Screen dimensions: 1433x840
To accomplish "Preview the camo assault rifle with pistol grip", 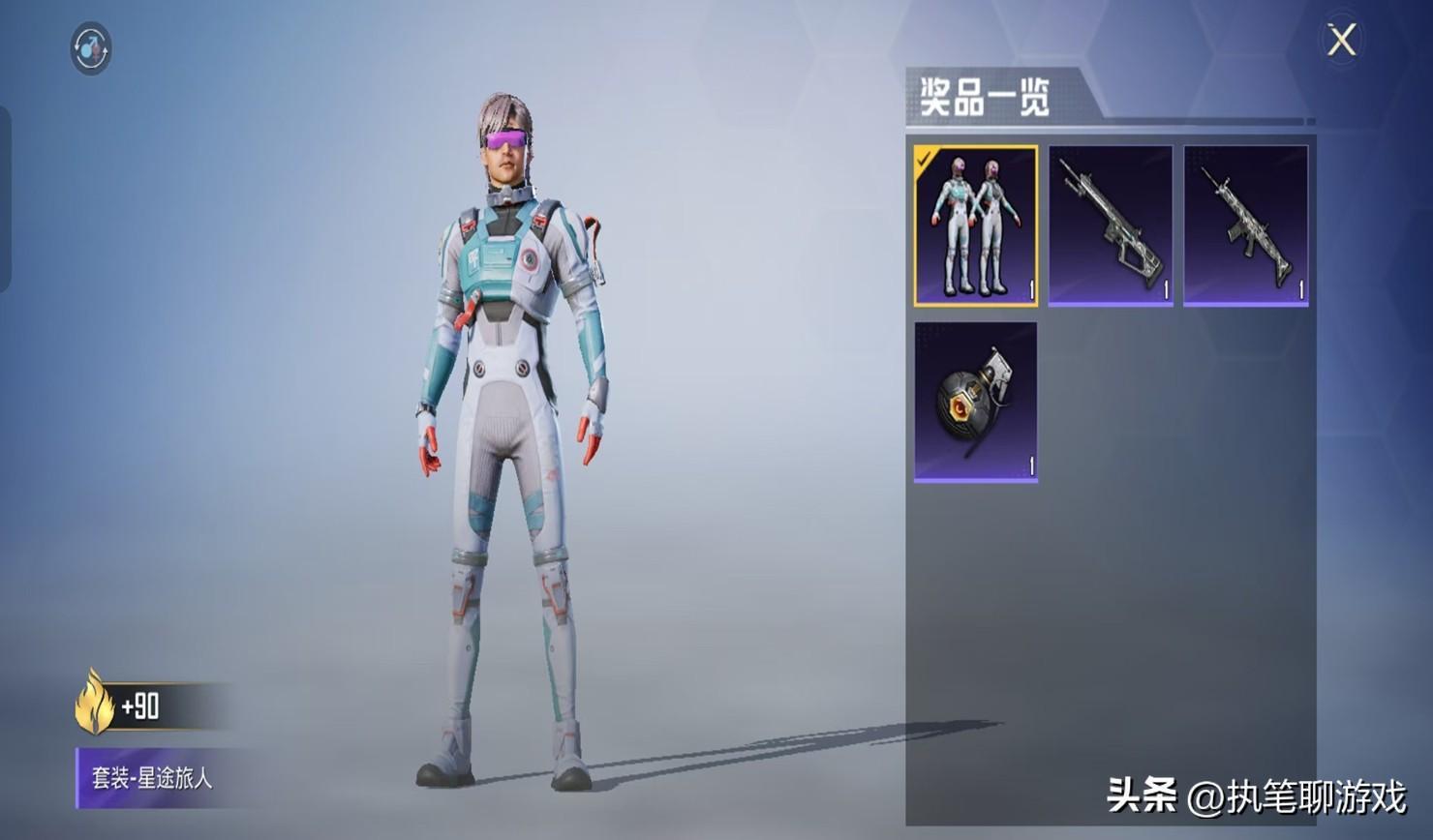I will [1245, 225].
